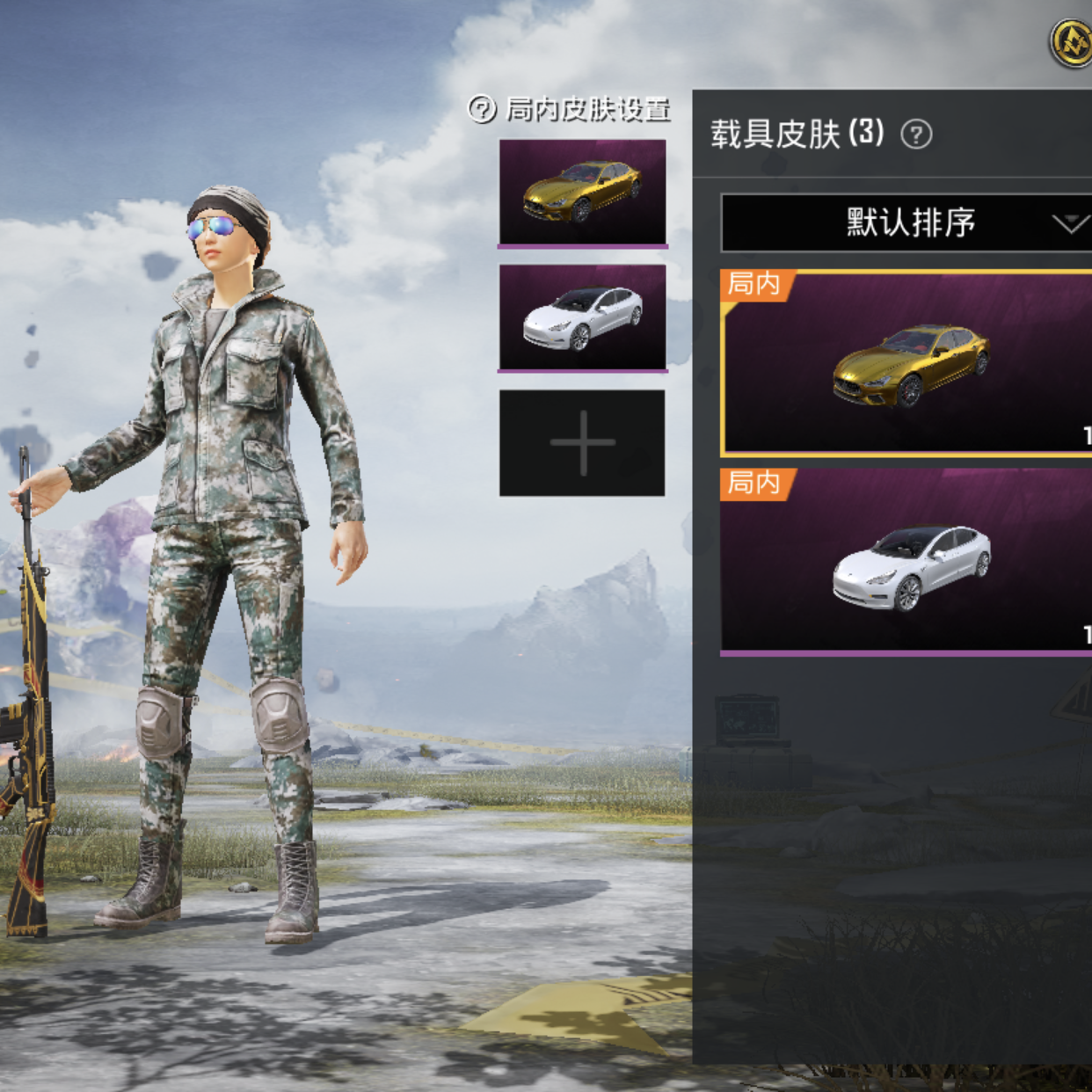Click the gold car in-match skin slot
This screenshot has width=1092, height=1092.
582,192
